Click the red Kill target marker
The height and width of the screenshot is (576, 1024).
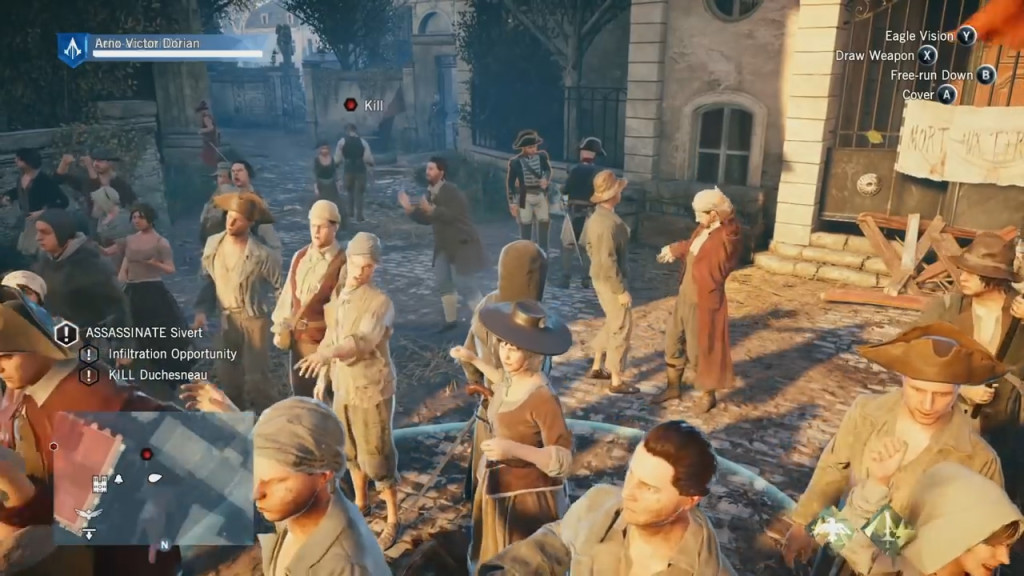[351, 104]
